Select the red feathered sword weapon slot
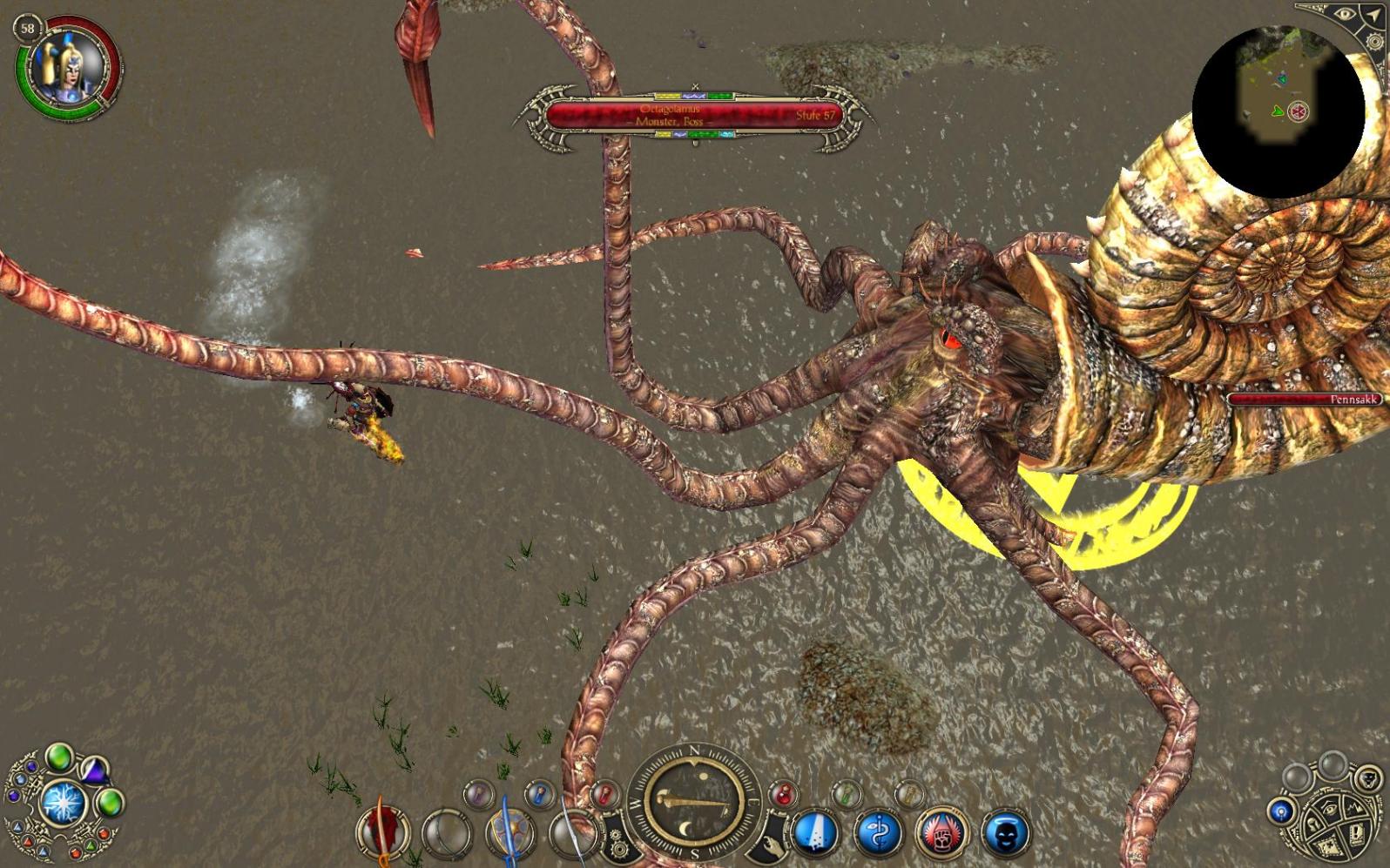Image resolution: width=1390 pixels, height=868 pixels. click(381, 830)
